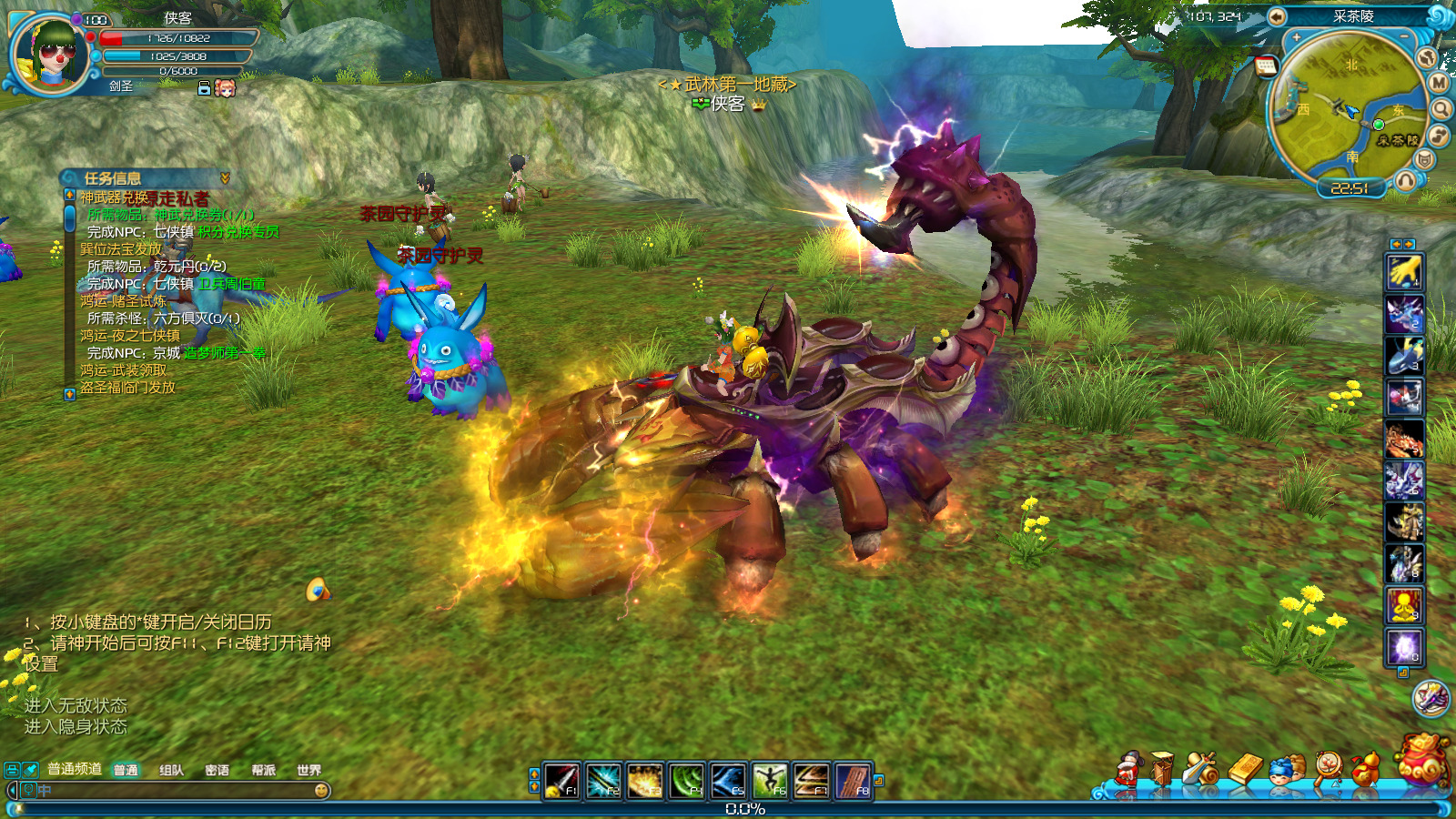Select the 帮派 guild chat tab
Screen dimensions: 1456x819
tap(263, 770)
